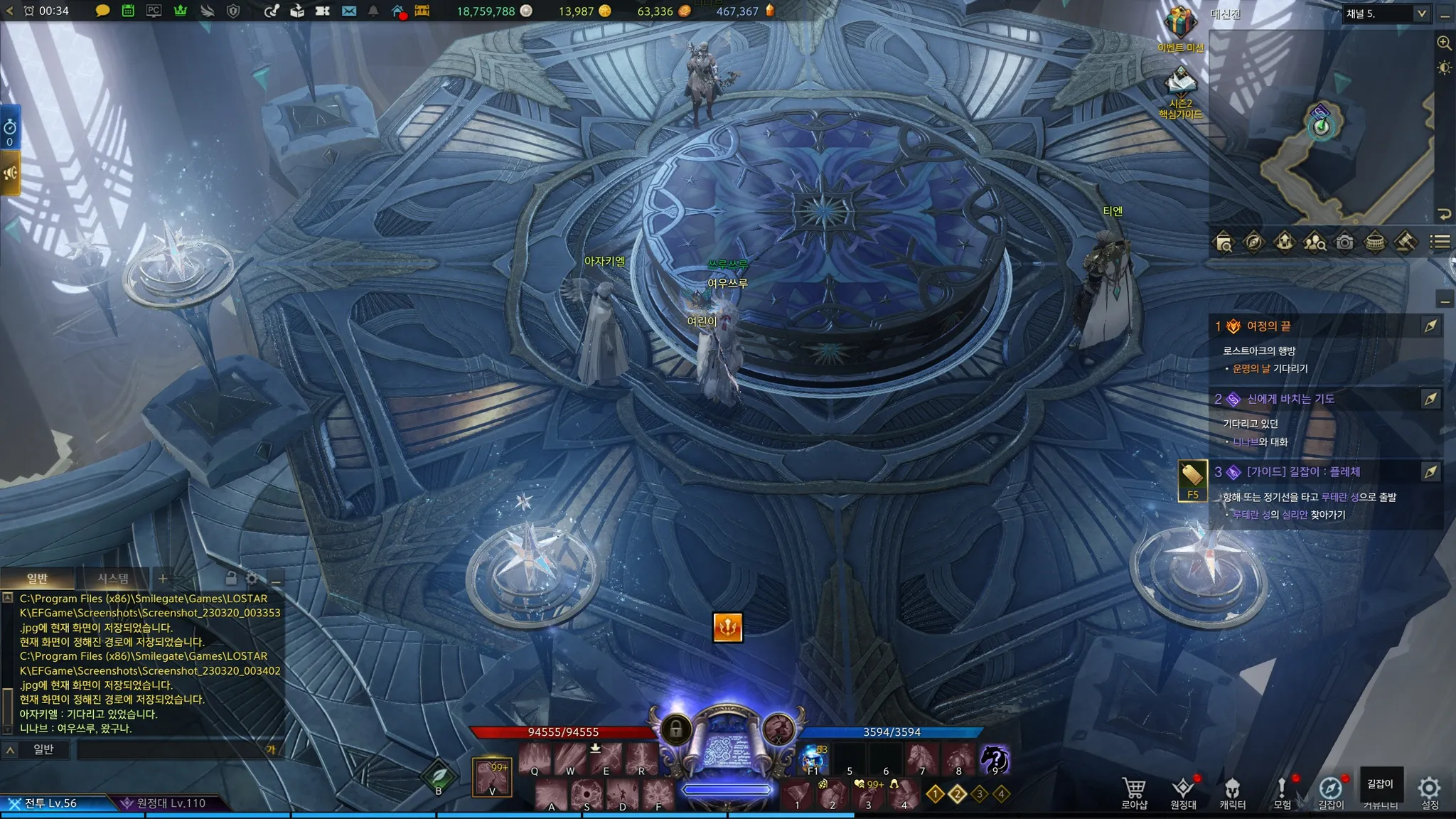Switch to the 시스템 chat tab
Screen dimensions: 1456x819
113,578
